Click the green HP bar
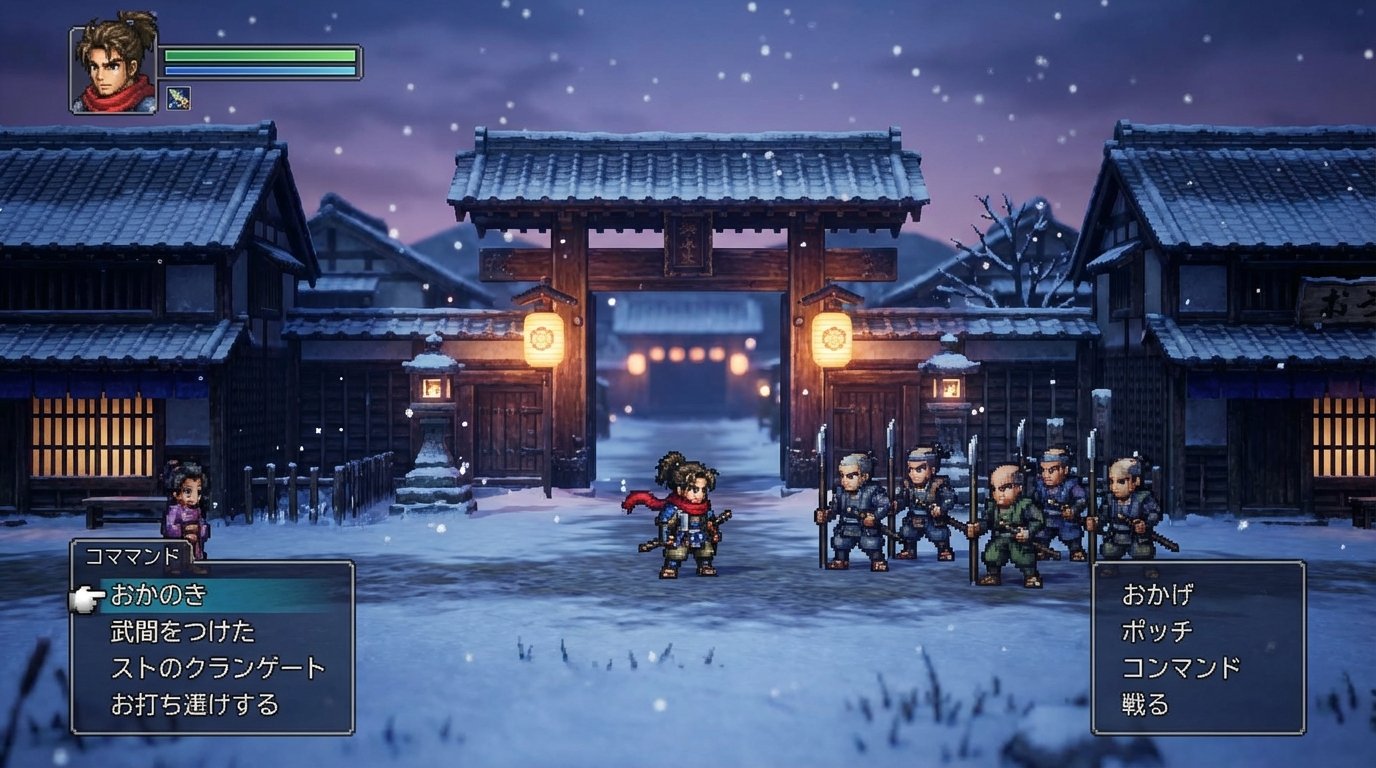 point(258,56)
